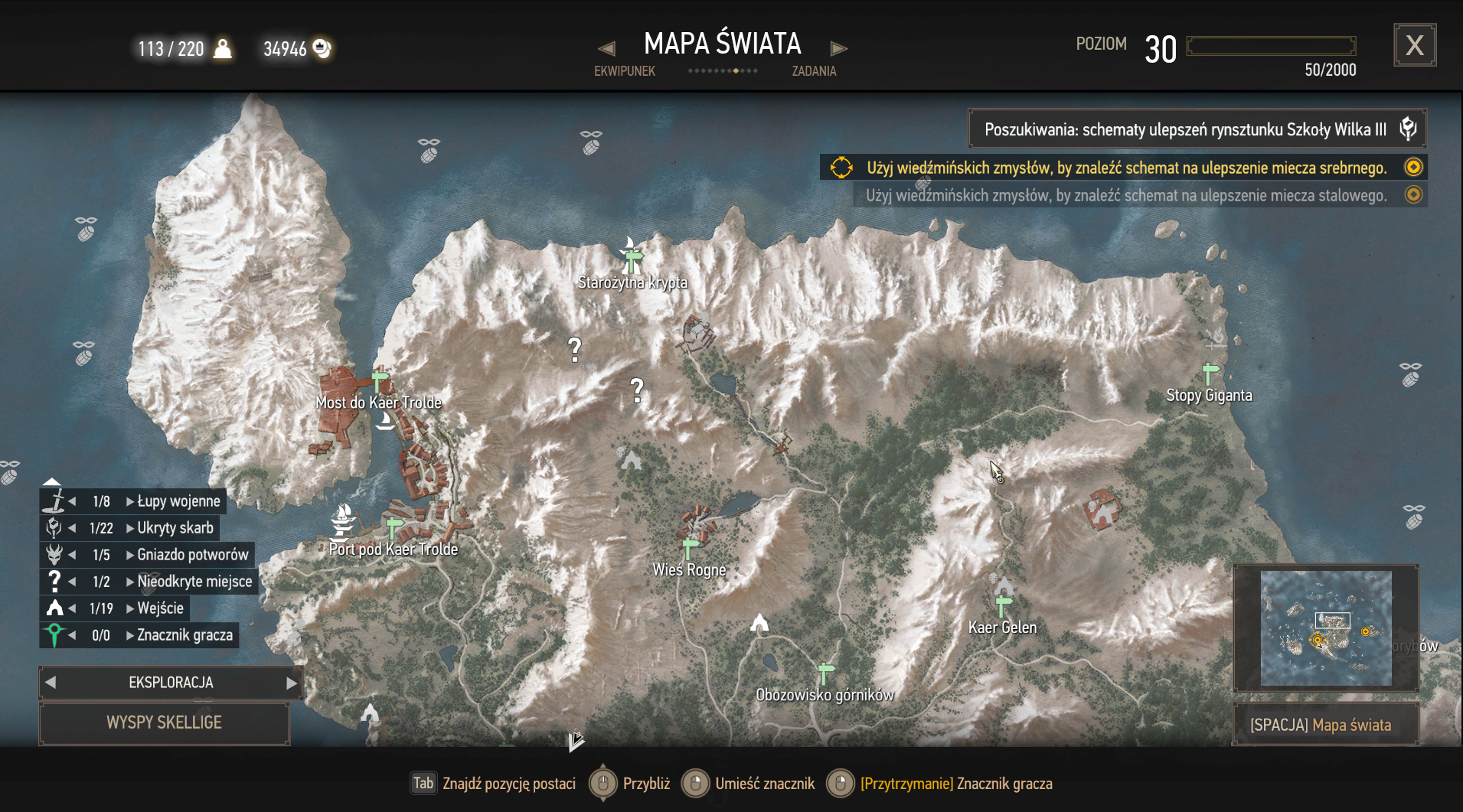The width and height of the screenshot is (1463, 812).
Task: Click the Skellige minimap thumbnail
Action: pos(1325,628)
